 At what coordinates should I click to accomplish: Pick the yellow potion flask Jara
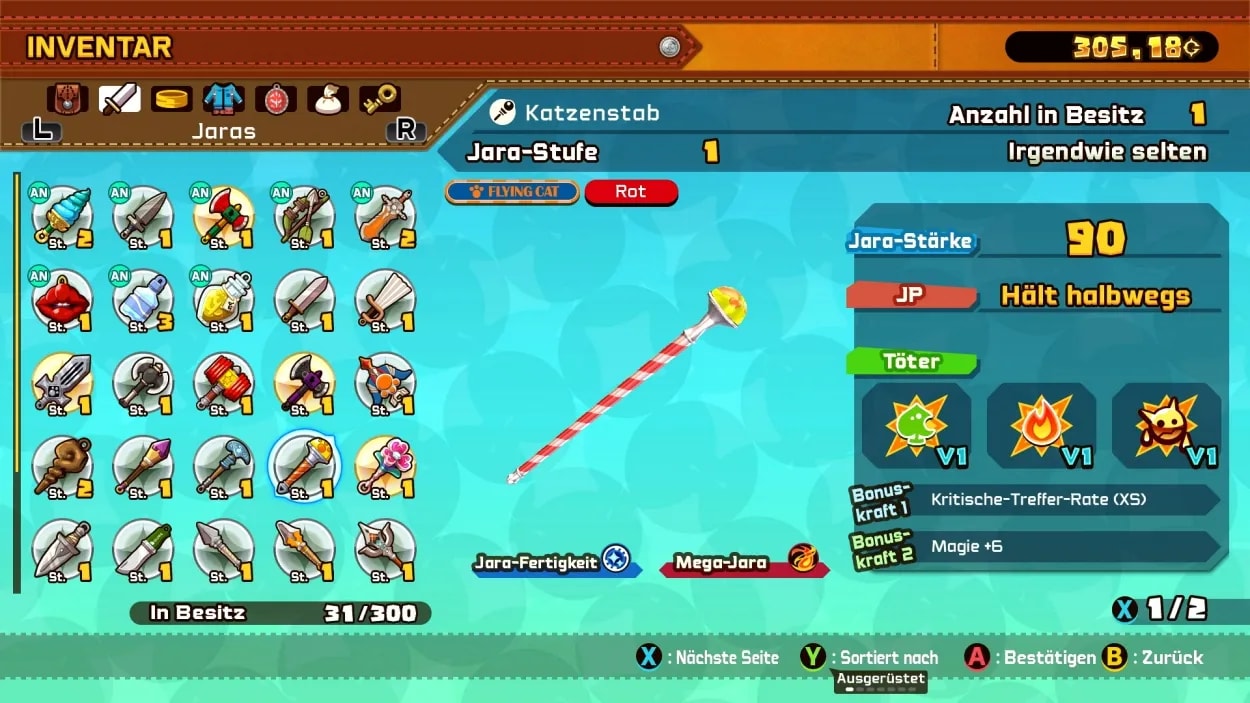[224, 300]
